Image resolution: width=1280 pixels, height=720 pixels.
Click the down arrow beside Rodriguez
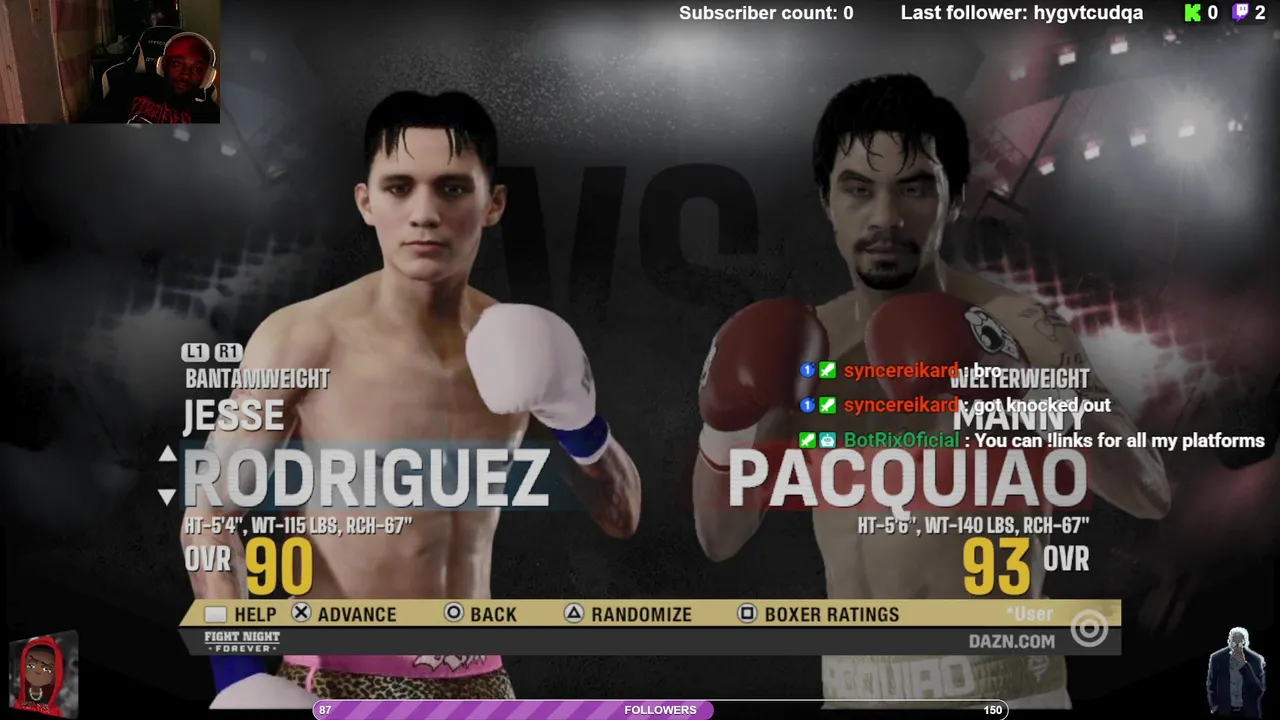[167, 496]
